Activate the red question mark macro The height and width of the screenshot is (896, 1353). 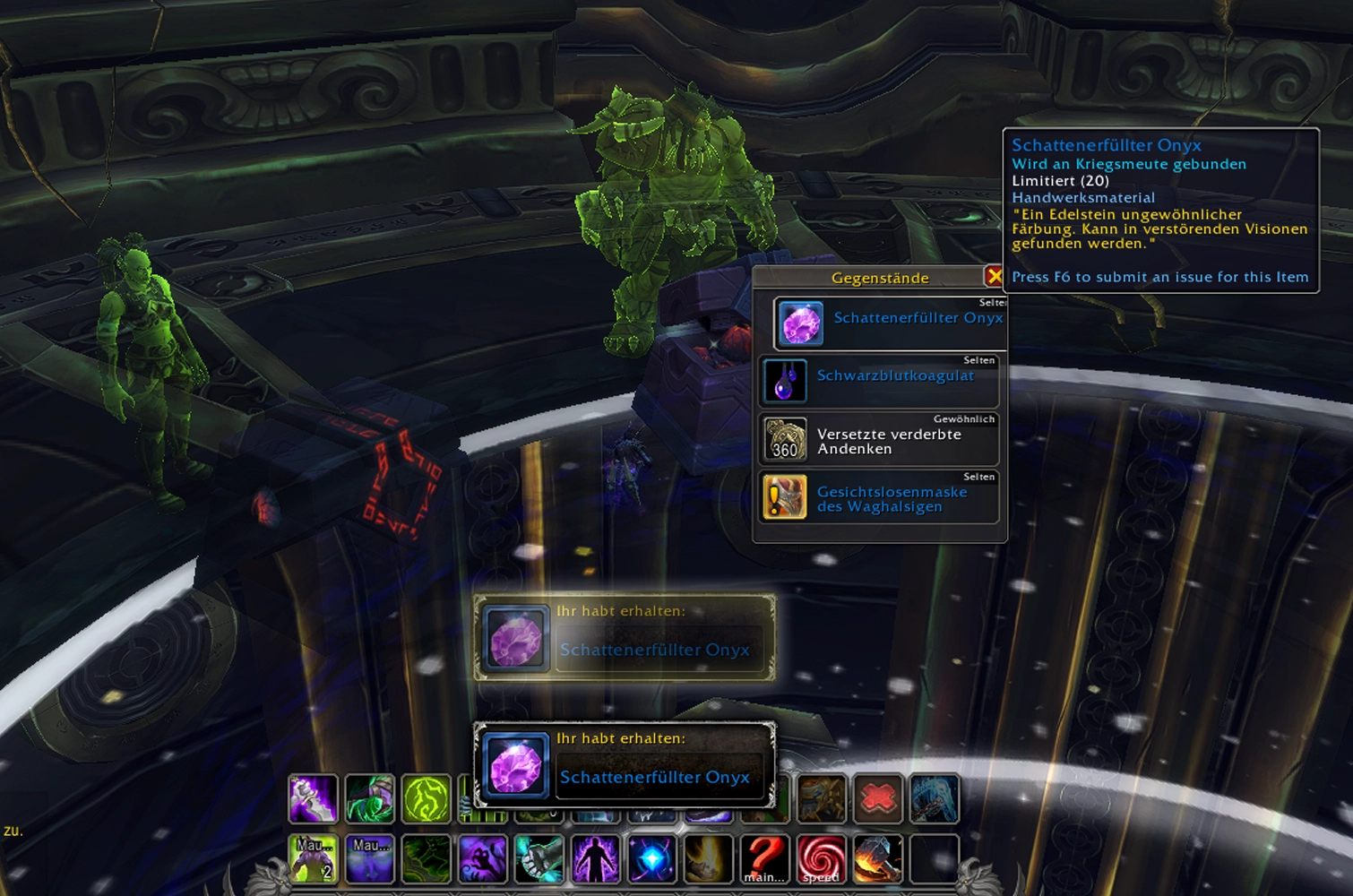(x=765, y=858)
